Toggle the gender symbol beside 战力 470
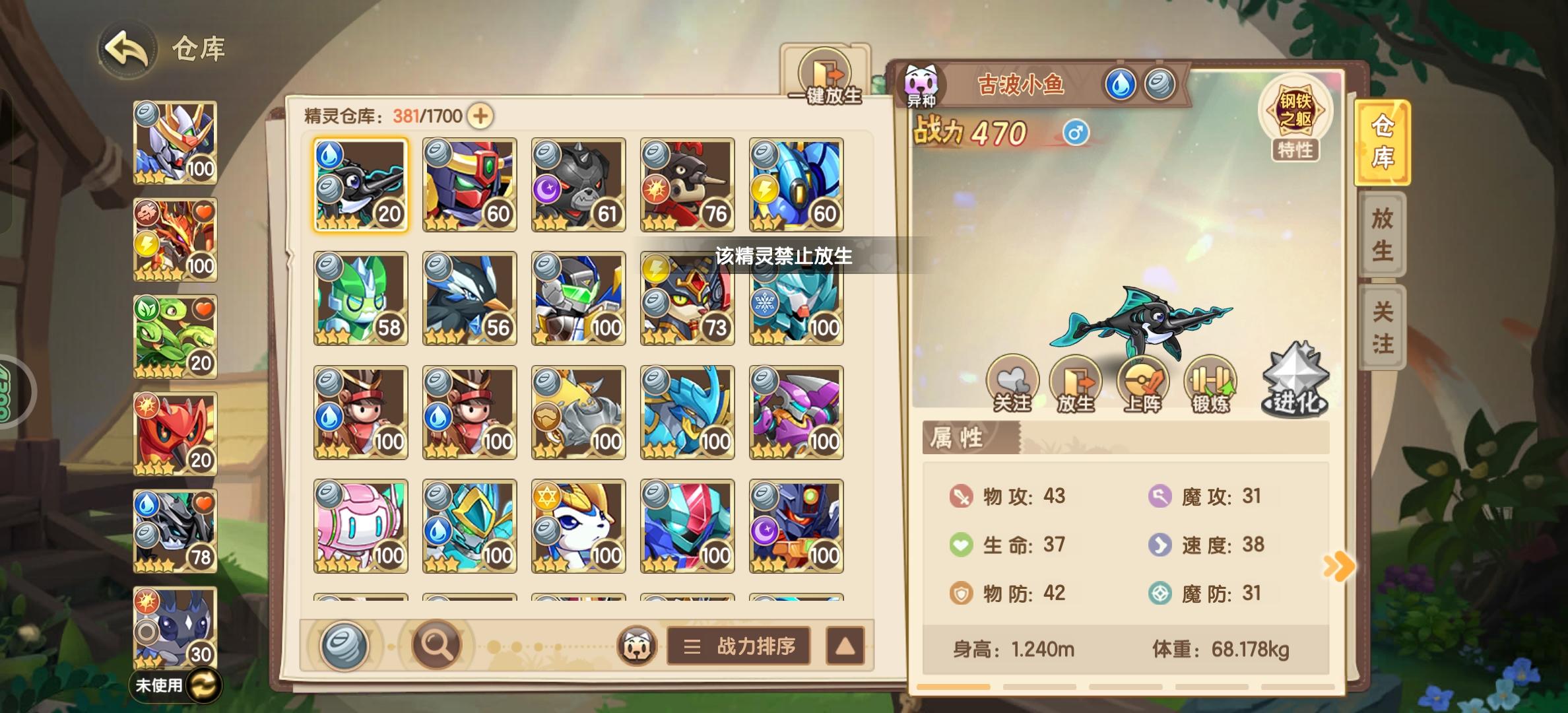1568x713 pixels. pos(1077,133)
